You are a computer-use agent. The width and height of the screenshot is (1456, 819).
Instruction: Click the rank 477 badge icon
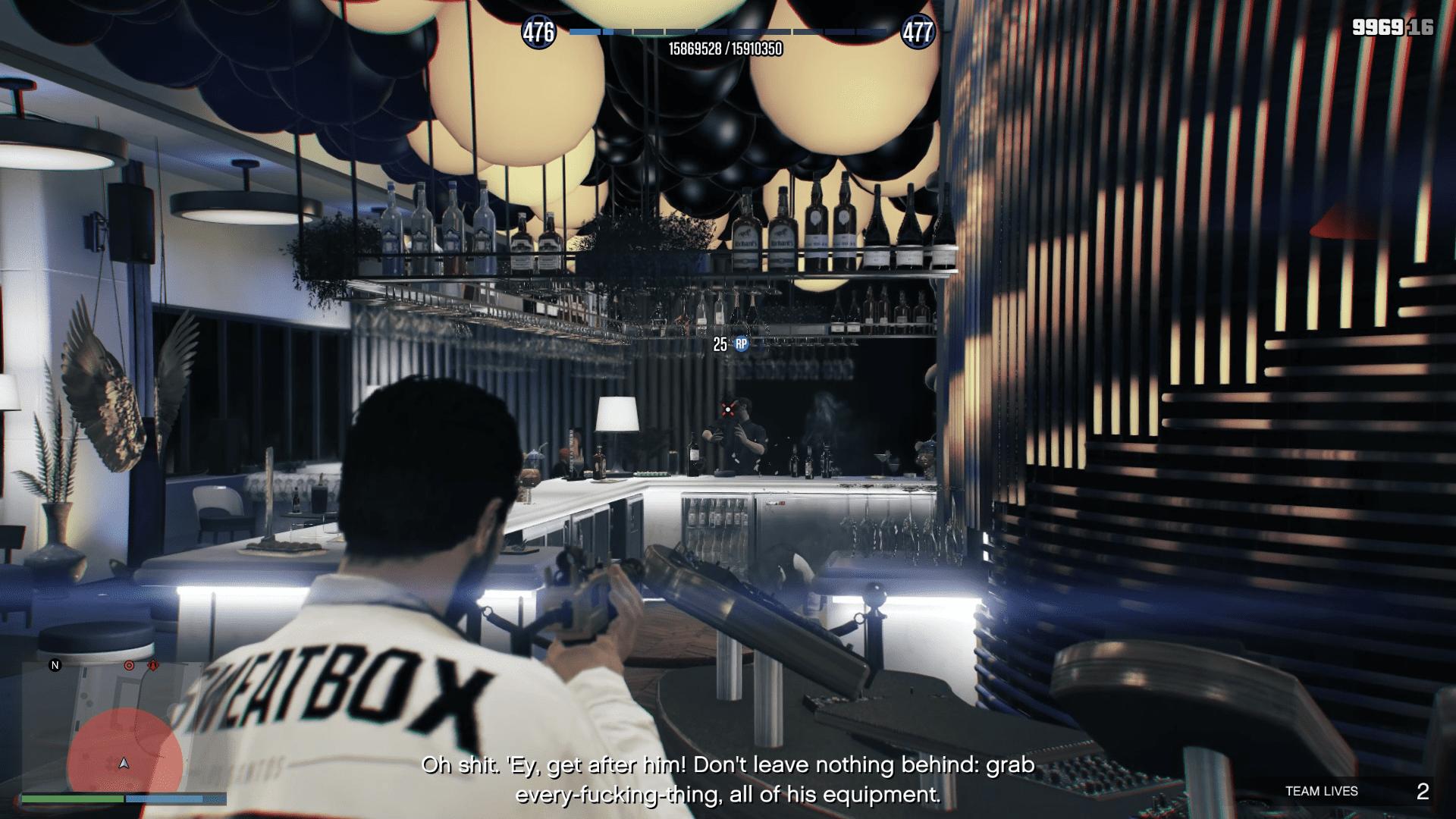pyautogui.click(x=919, y=30)
